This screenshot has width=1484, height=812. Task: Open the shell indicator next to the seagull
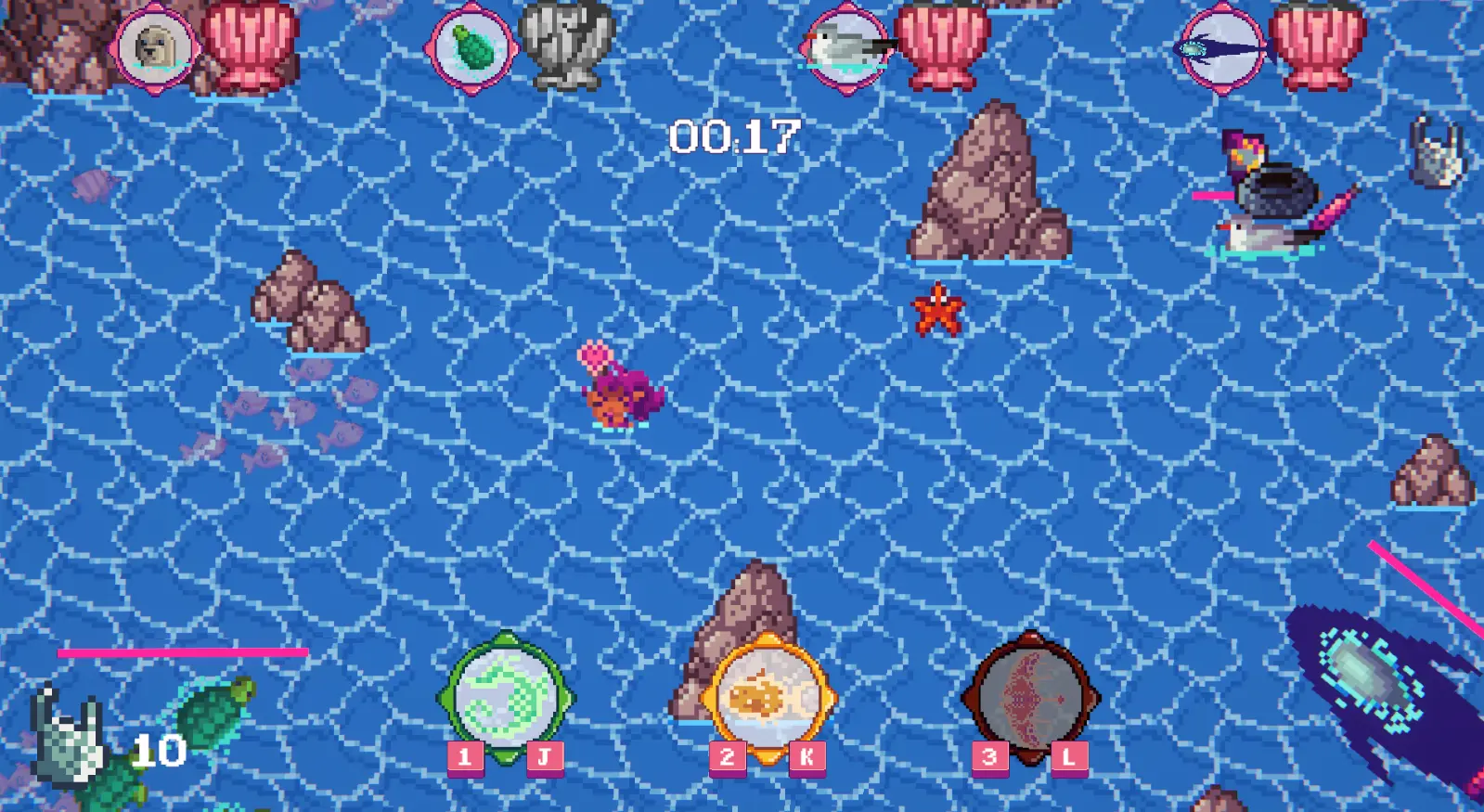[x=938, y=45]
